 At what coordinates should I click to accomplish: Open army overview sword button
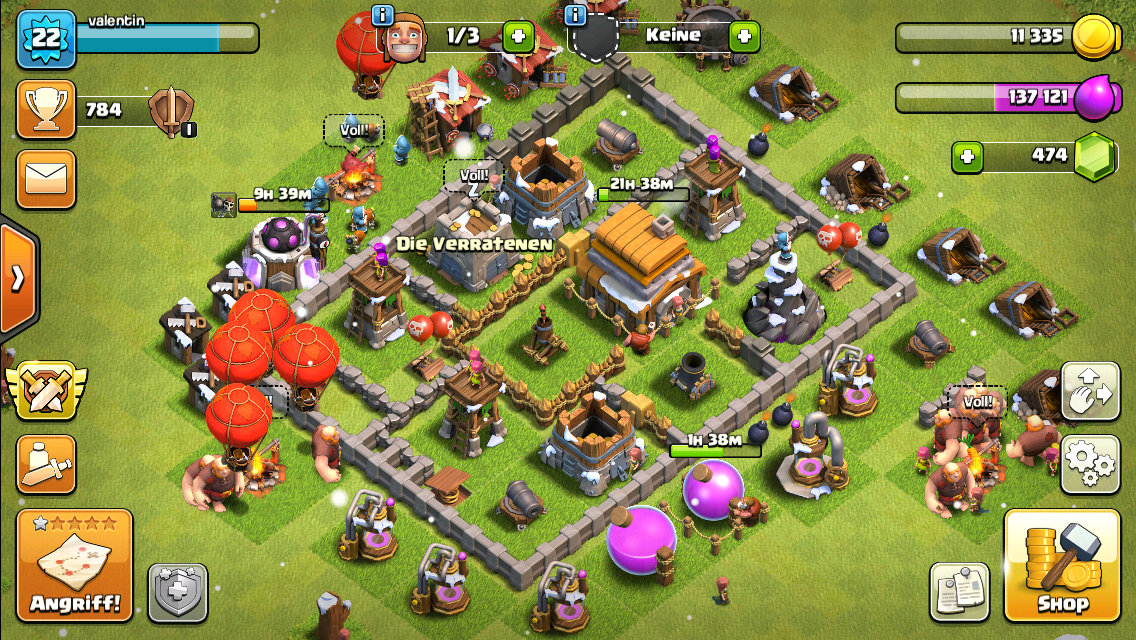point(46,465)
